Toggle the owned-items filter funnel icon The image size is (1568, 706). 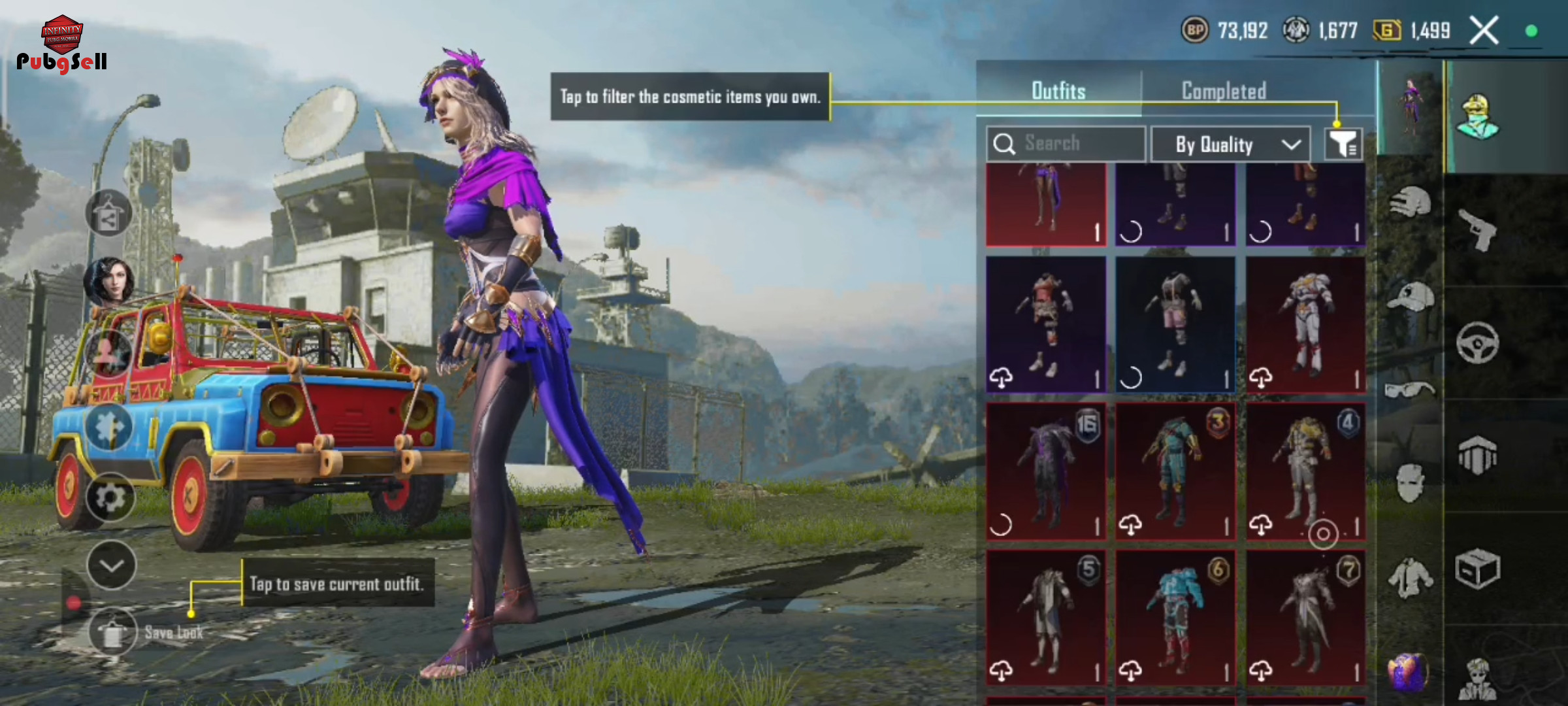click(x=1343, y=144)
